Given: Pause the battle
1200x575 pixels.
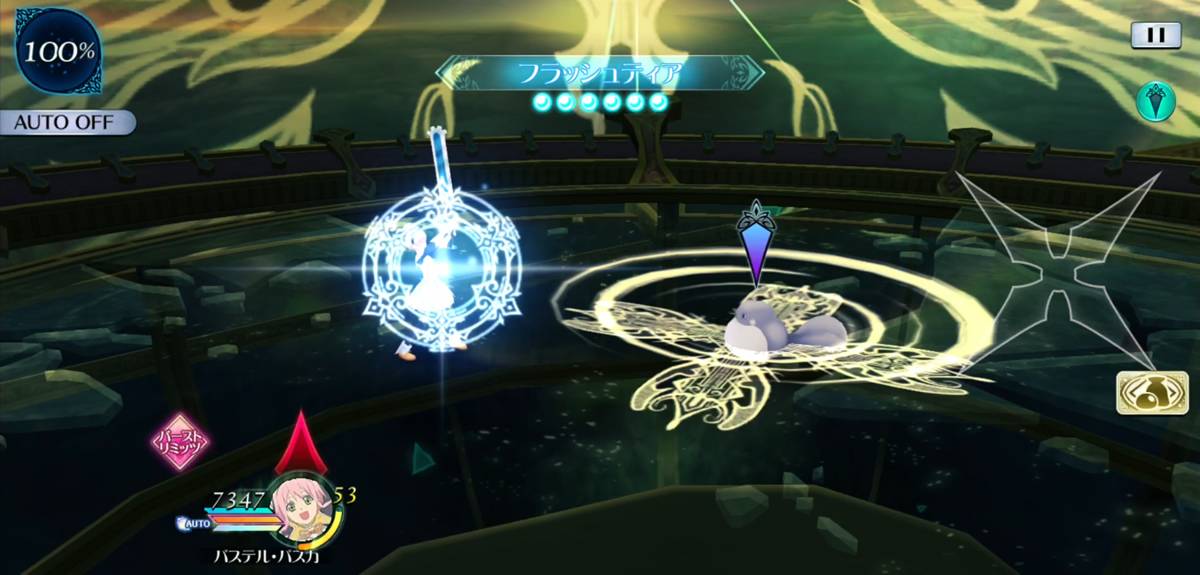Looking at the screenshot, I should 1156,35.
